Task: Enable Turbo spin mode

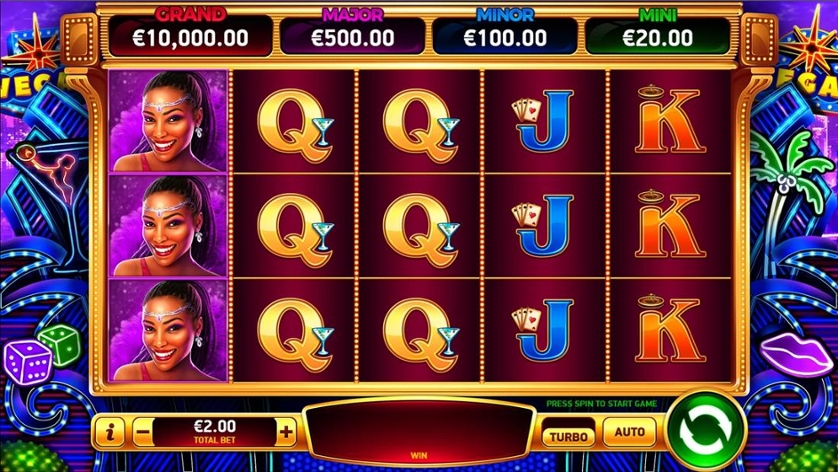Action: (x=569, y=437)
